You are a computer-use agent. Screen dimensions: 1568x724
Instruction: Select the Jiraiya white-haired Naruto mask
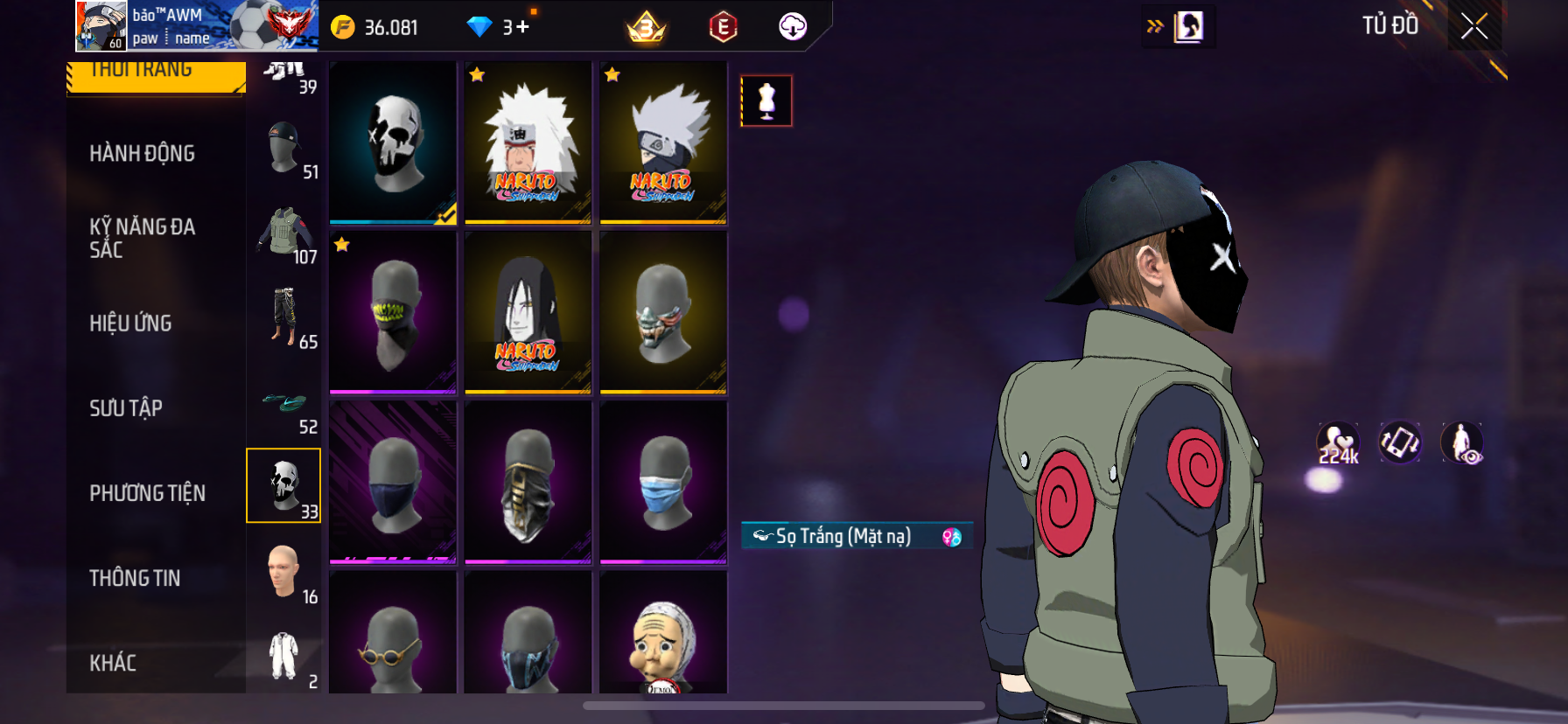528,142
